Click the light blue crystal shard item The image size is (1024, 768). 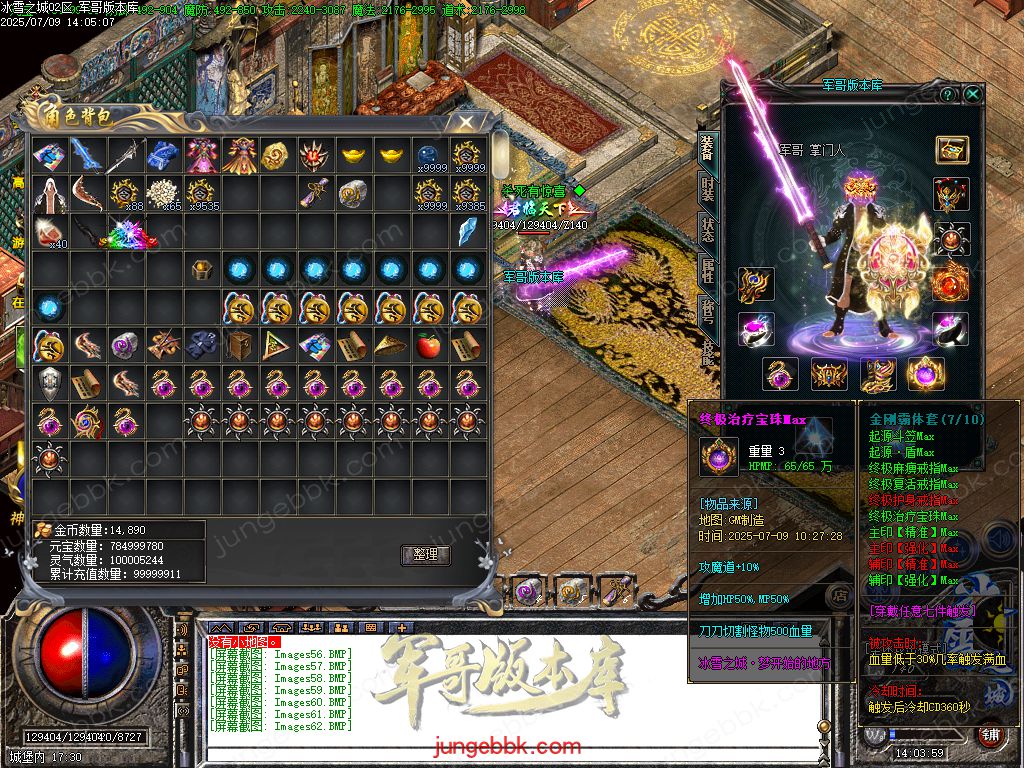pyautogui.click(x=467, y=232)
